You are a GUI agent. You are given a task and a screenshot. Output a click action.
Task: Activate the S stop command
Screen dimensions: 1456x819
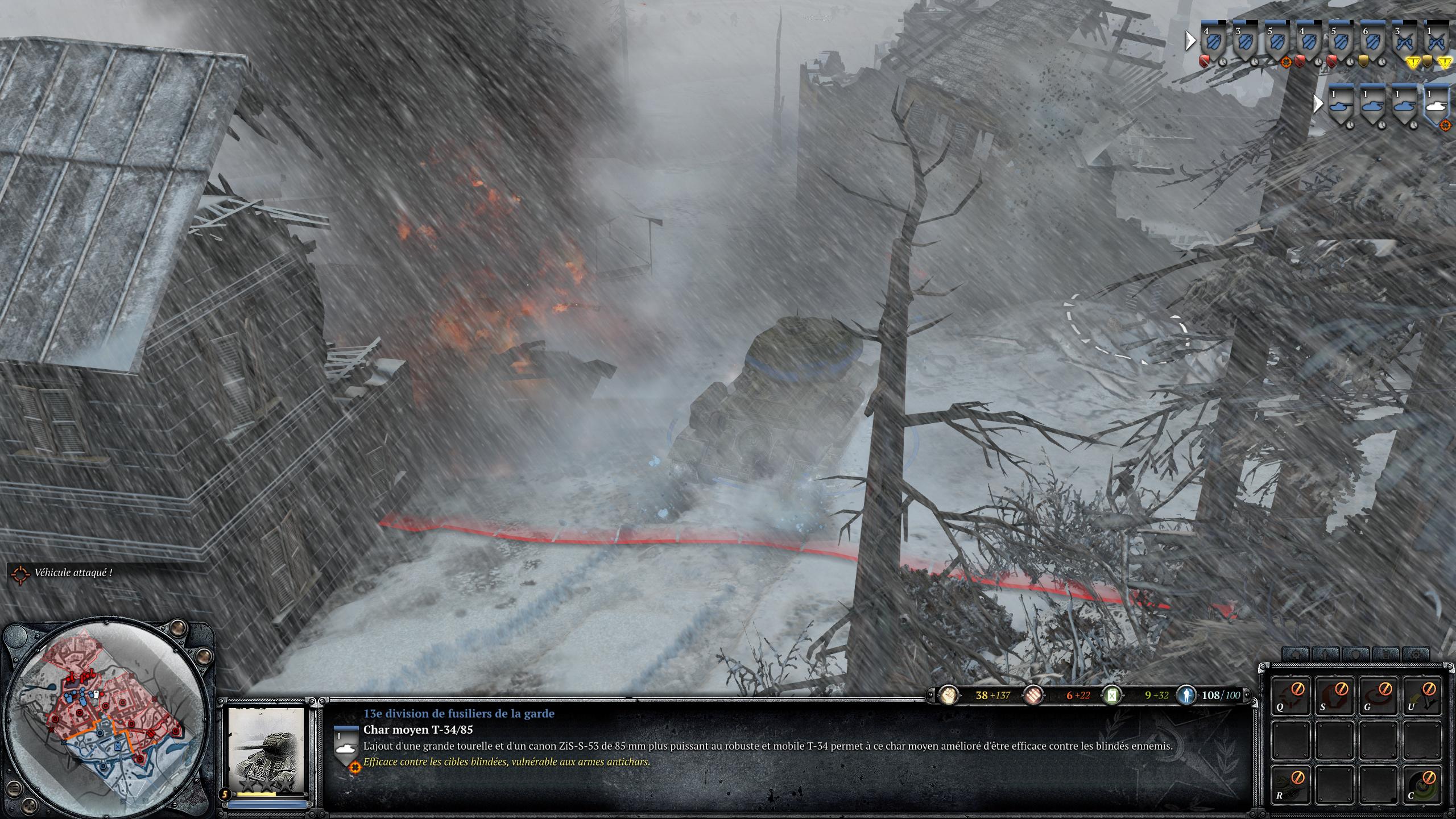pyautogui.click(x=1335, y=694)
